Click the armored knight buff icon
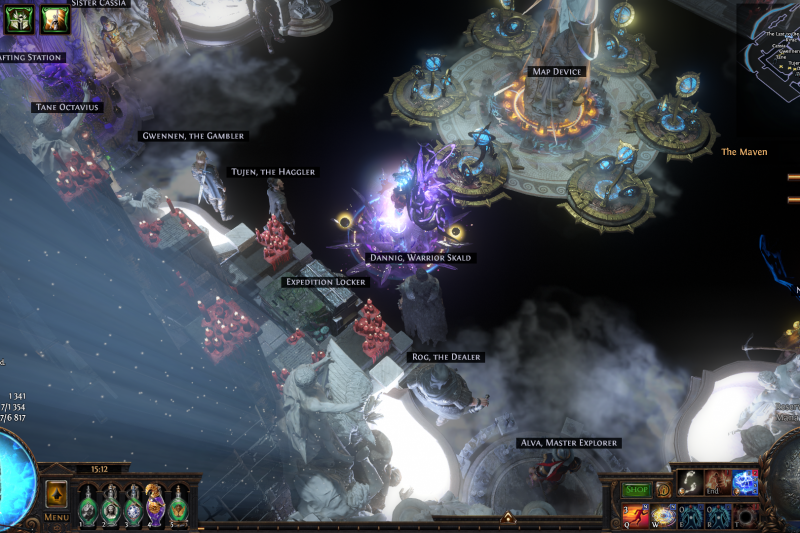This screenshot has height=533, width=800. coord(19,18)
